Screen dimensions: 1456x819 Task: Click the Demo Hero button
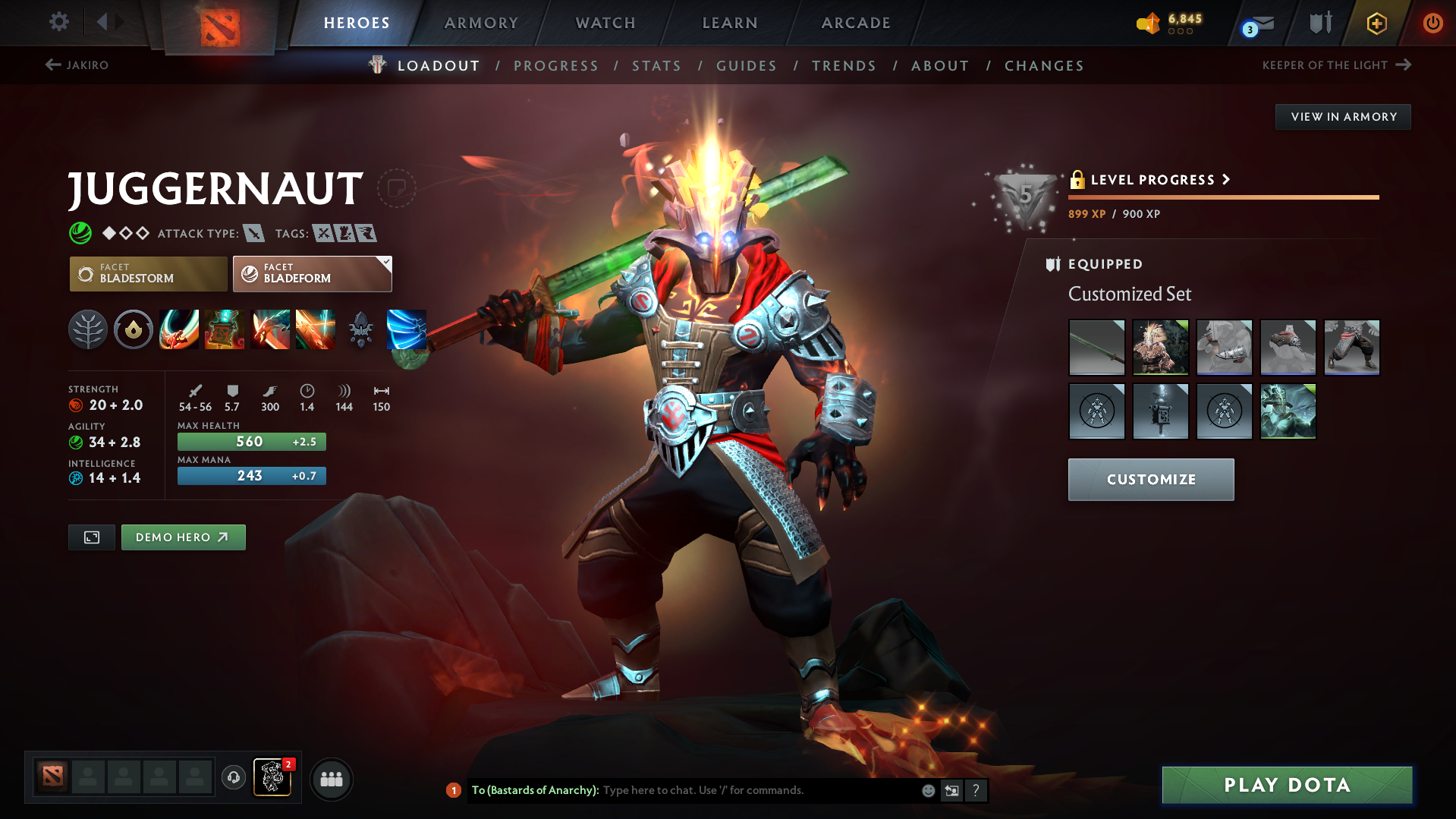[x=183, y=537]
